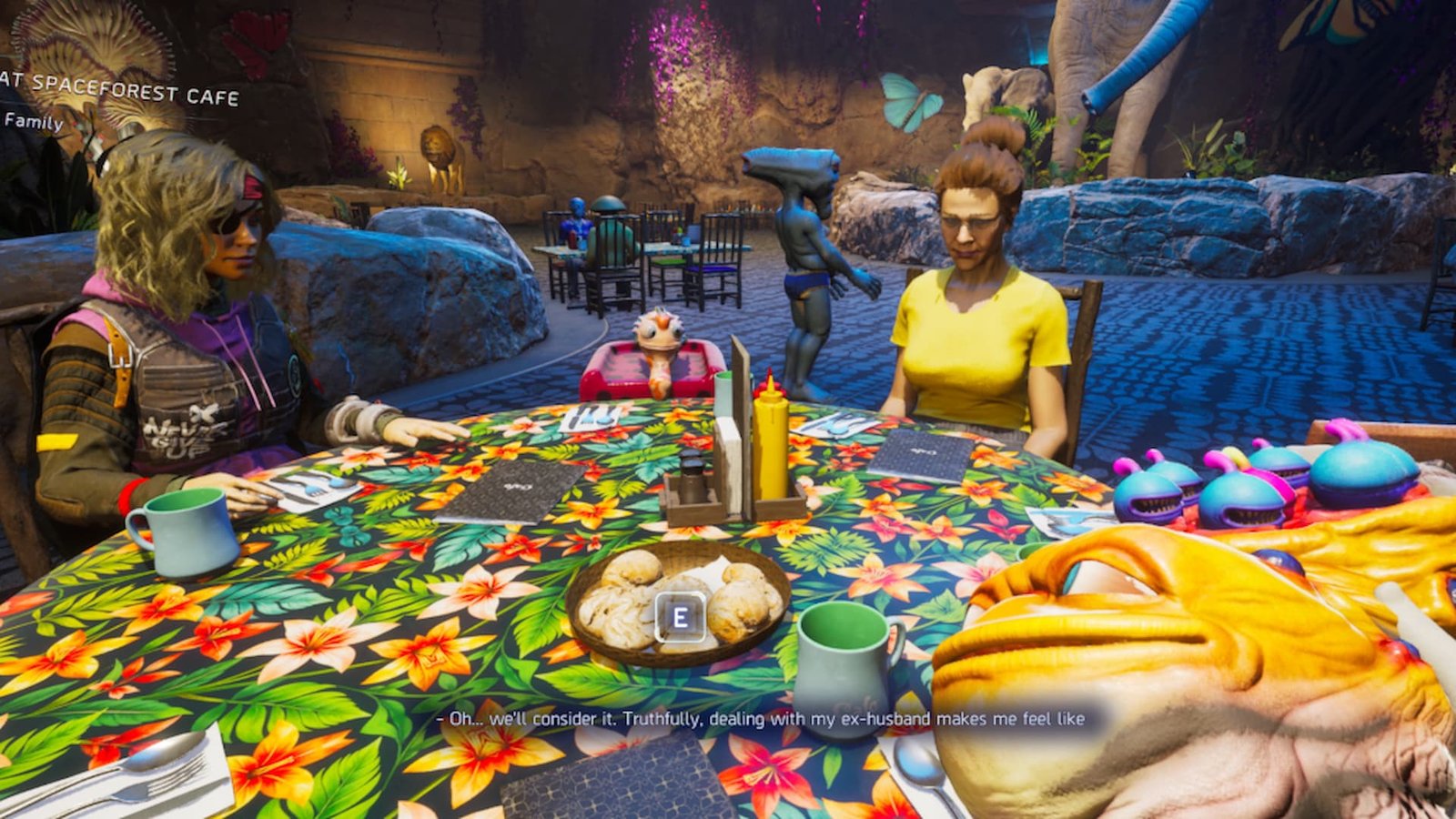Click the subtitle dialogue line about the ex-husband

coord(760,718)
